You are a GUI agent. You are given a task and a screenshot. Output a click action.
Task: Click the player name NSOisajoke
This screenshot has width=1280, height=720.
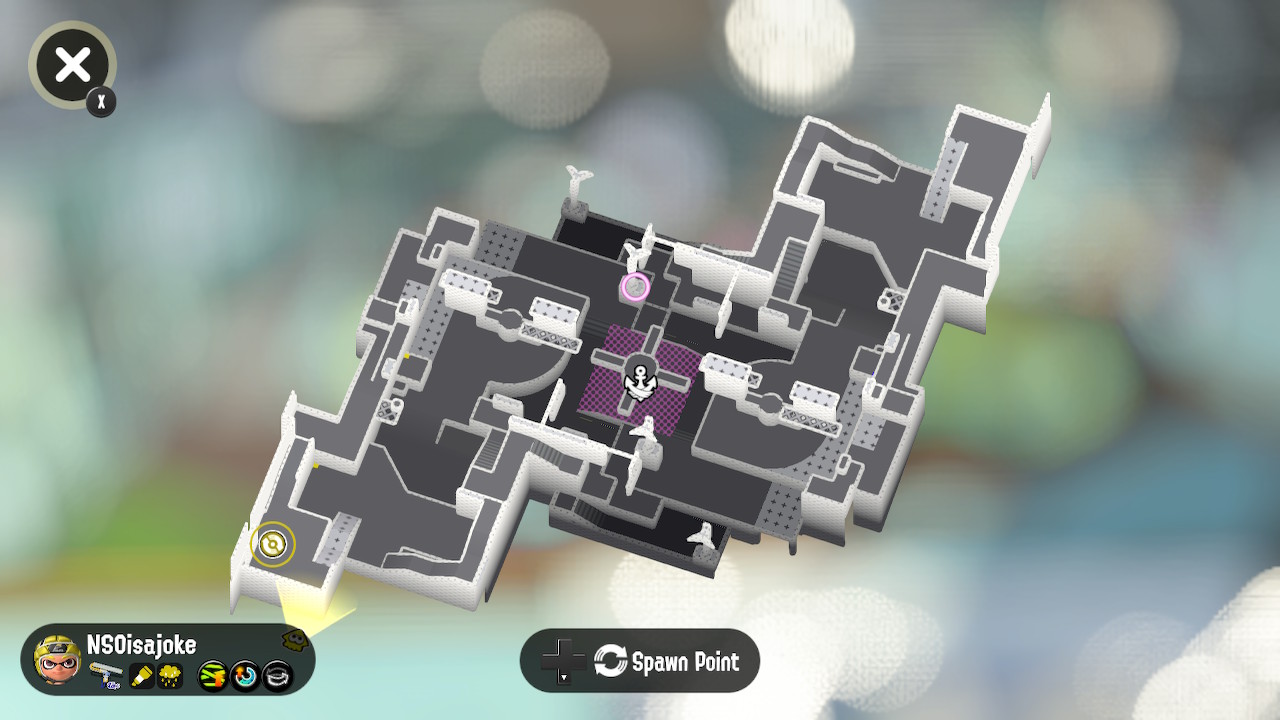tap(142, 644)
